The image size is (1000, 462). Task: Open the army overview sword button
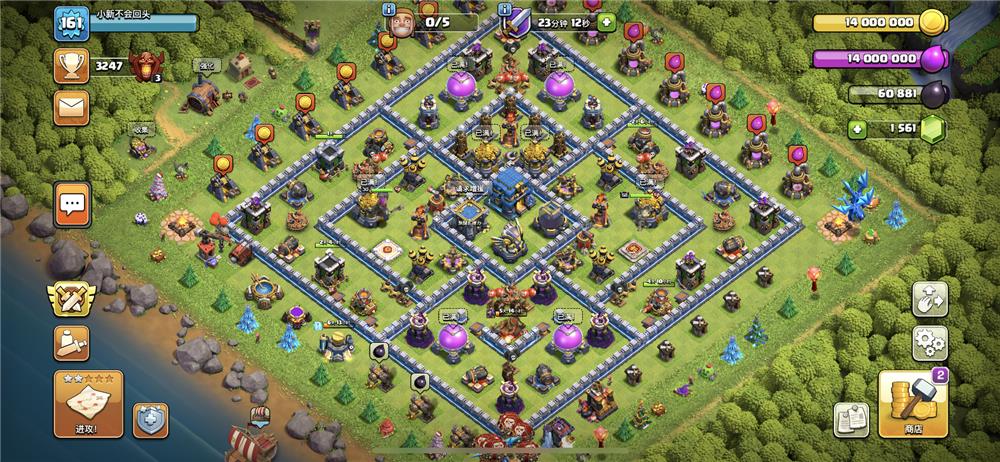point(72,343)
